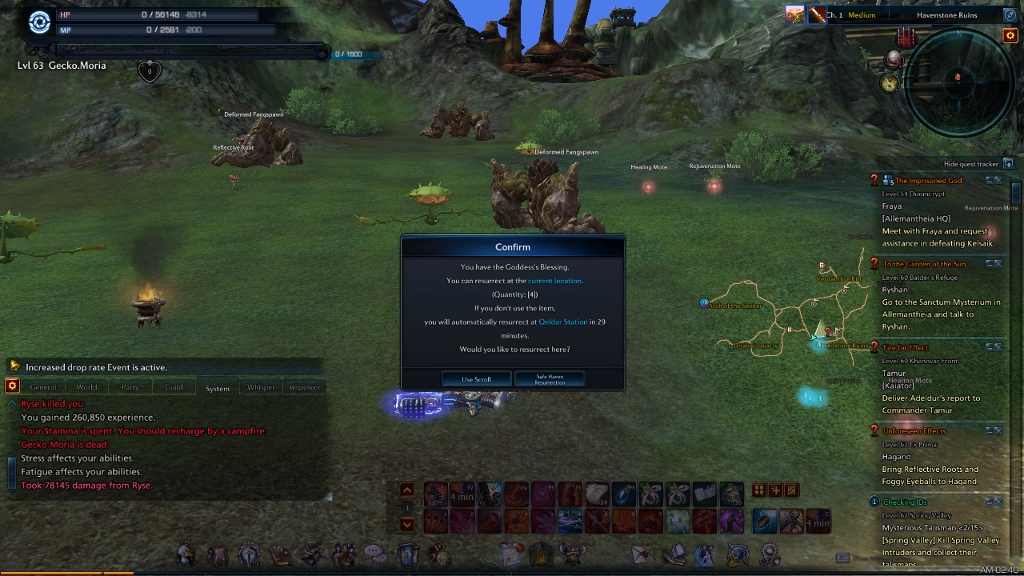Switch to the Whisper chat tab
The width and height of the screenshot is (1024, 576).
[261, 387]
